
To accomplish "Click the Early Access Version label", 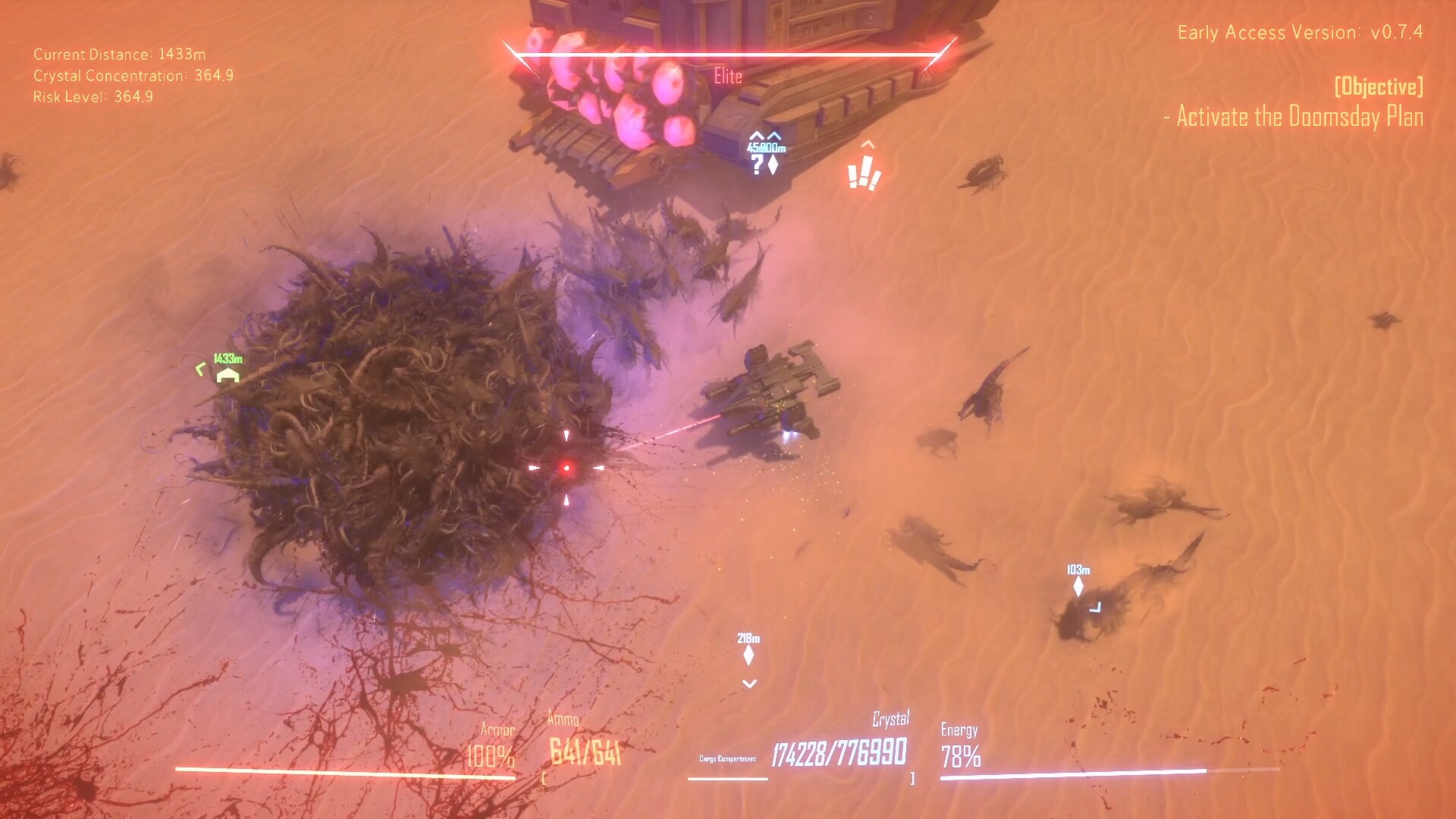I will point(1302,33).
